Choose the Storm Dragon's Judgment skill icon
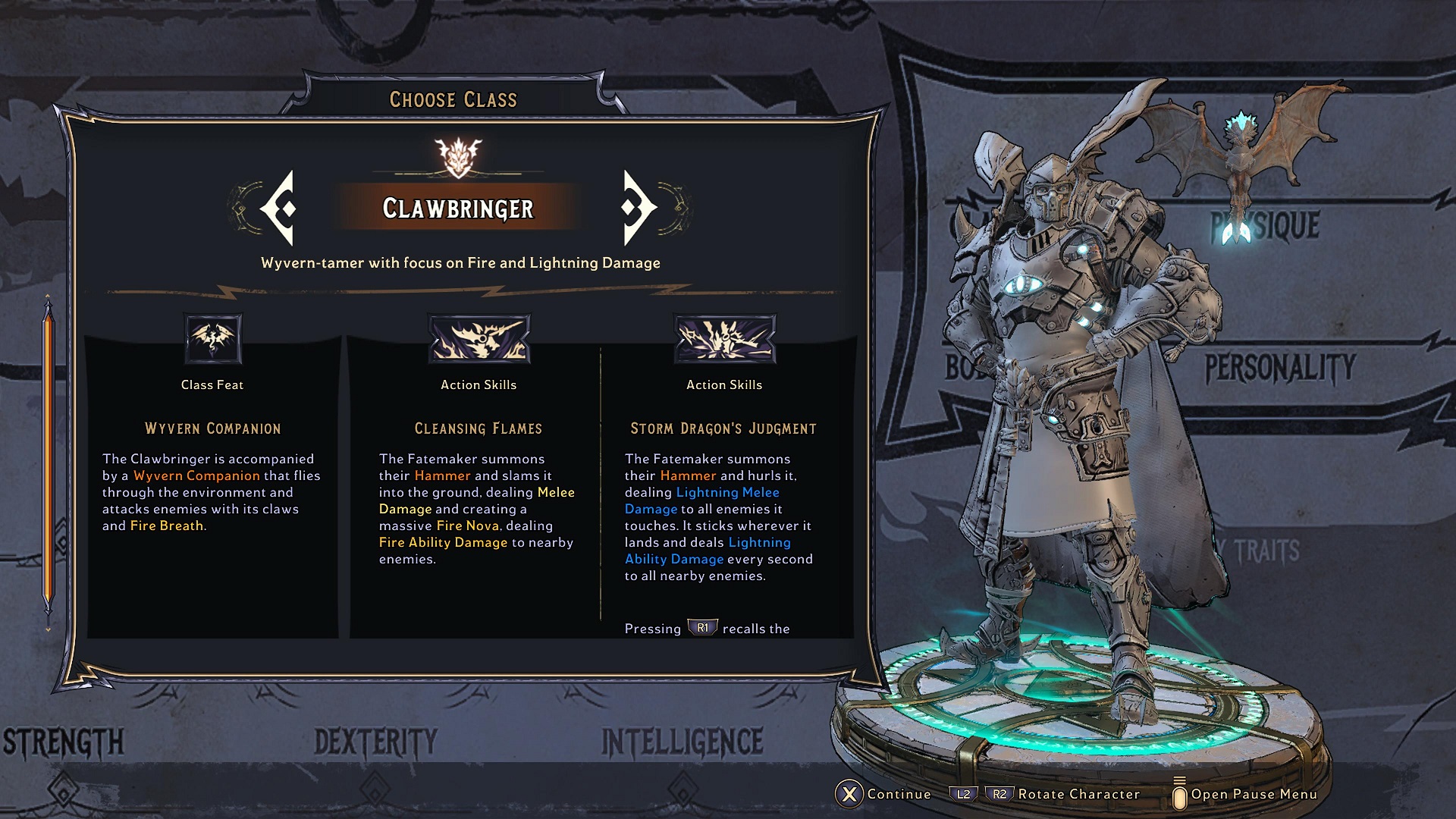1456x819 pixels. coord(724,339)
